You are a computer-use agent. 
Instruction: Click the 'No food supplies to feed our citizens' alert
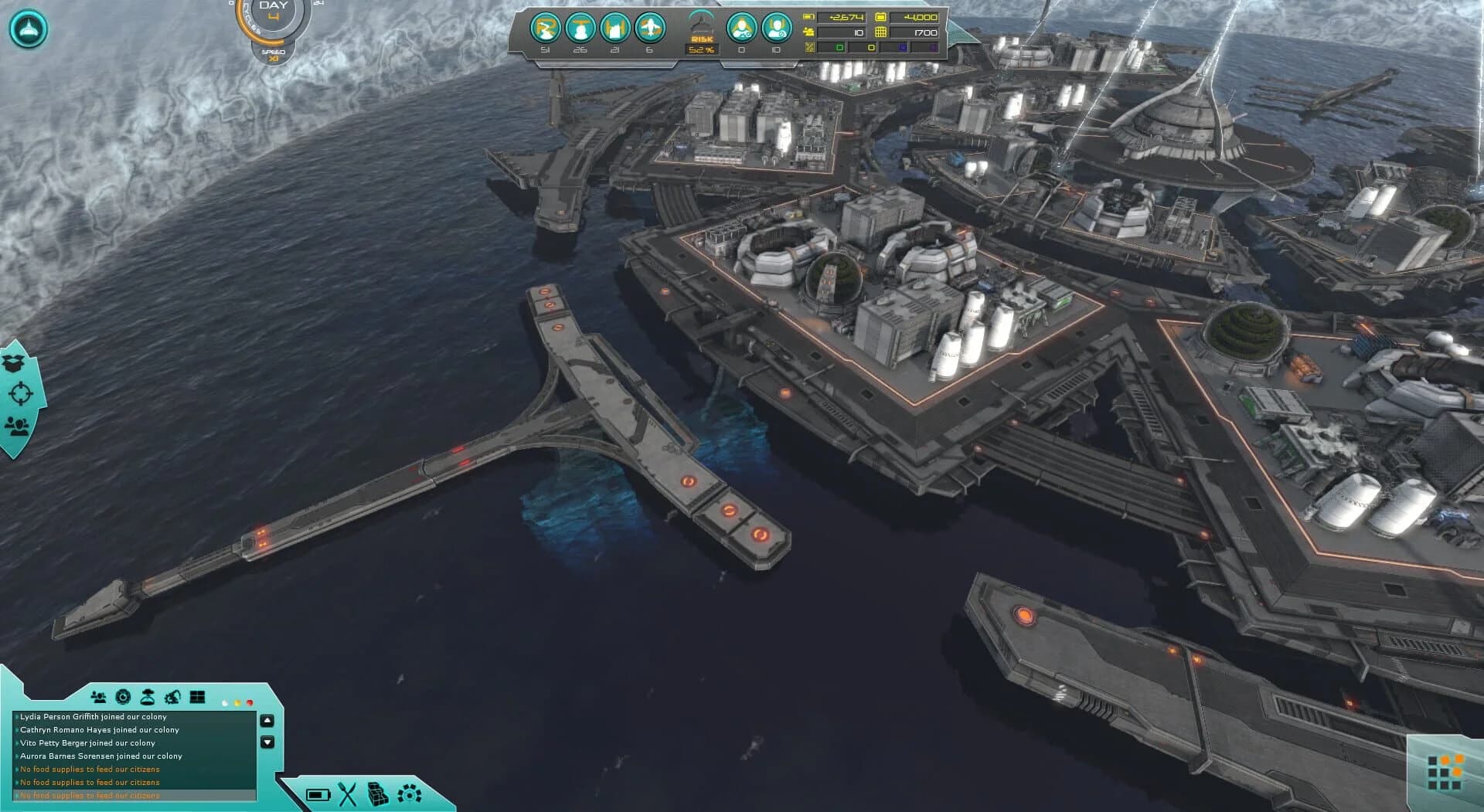pos(89,770)
